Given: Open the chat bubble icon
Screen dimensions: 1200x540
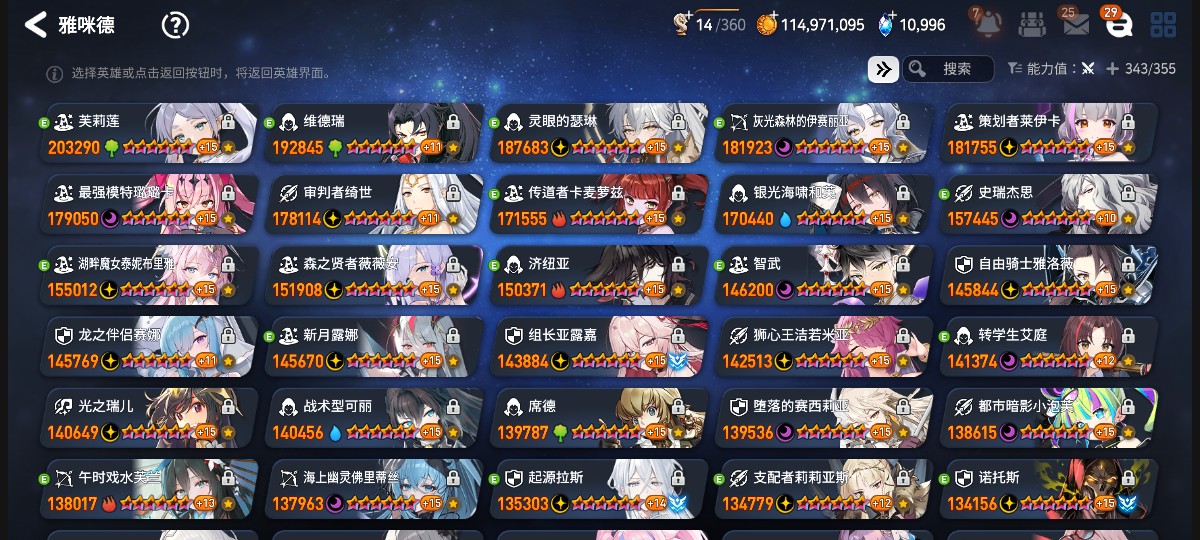Looking at the screenshot, I should [1119, 25].
